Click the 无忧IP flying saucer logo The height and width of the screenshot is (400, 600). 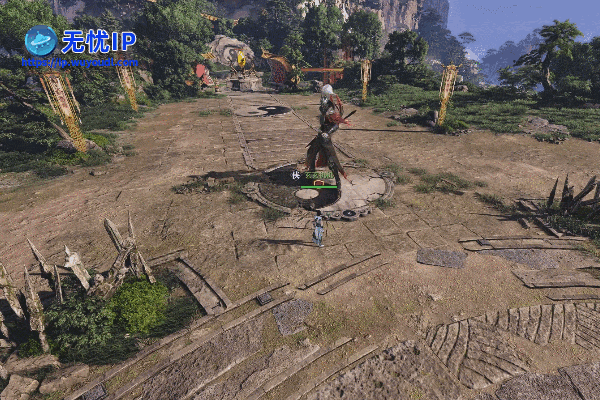(40, 40)
